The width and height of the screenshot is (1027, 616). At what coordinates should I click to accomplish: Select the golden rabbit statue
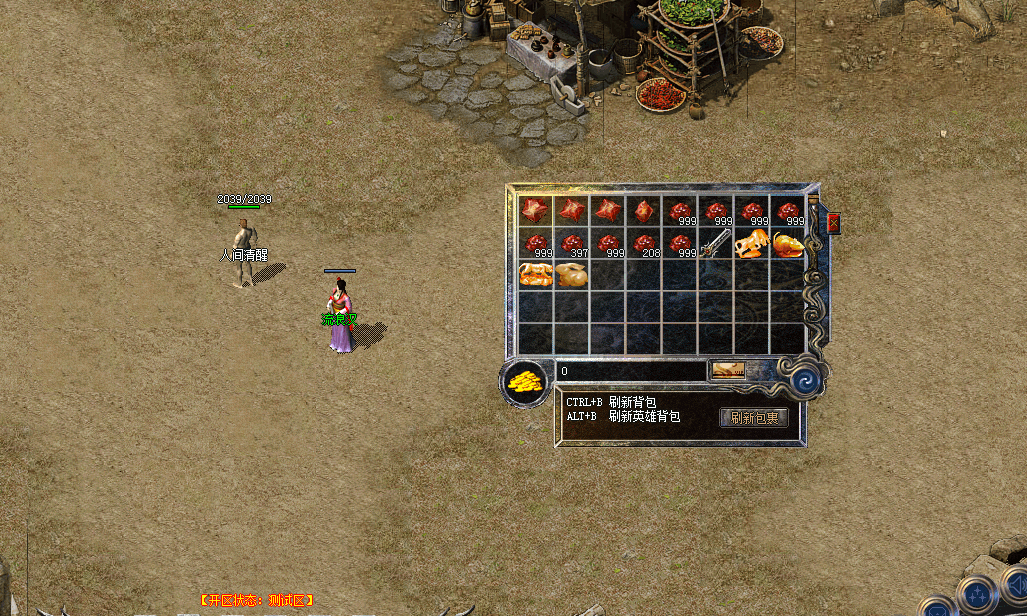pos(571,275)
